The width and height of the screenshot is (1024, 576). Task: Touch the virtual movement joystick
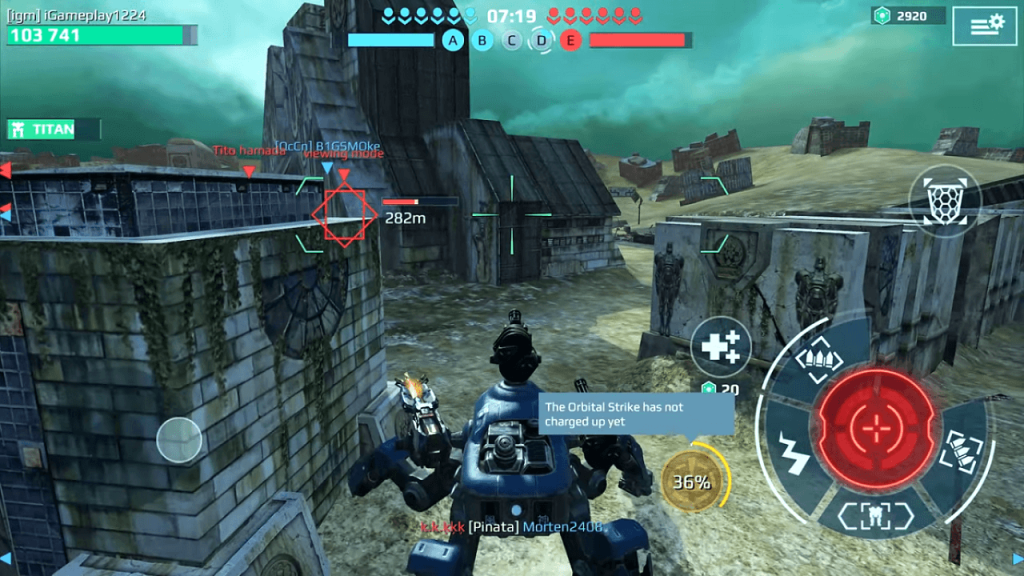tap(179, 437)
